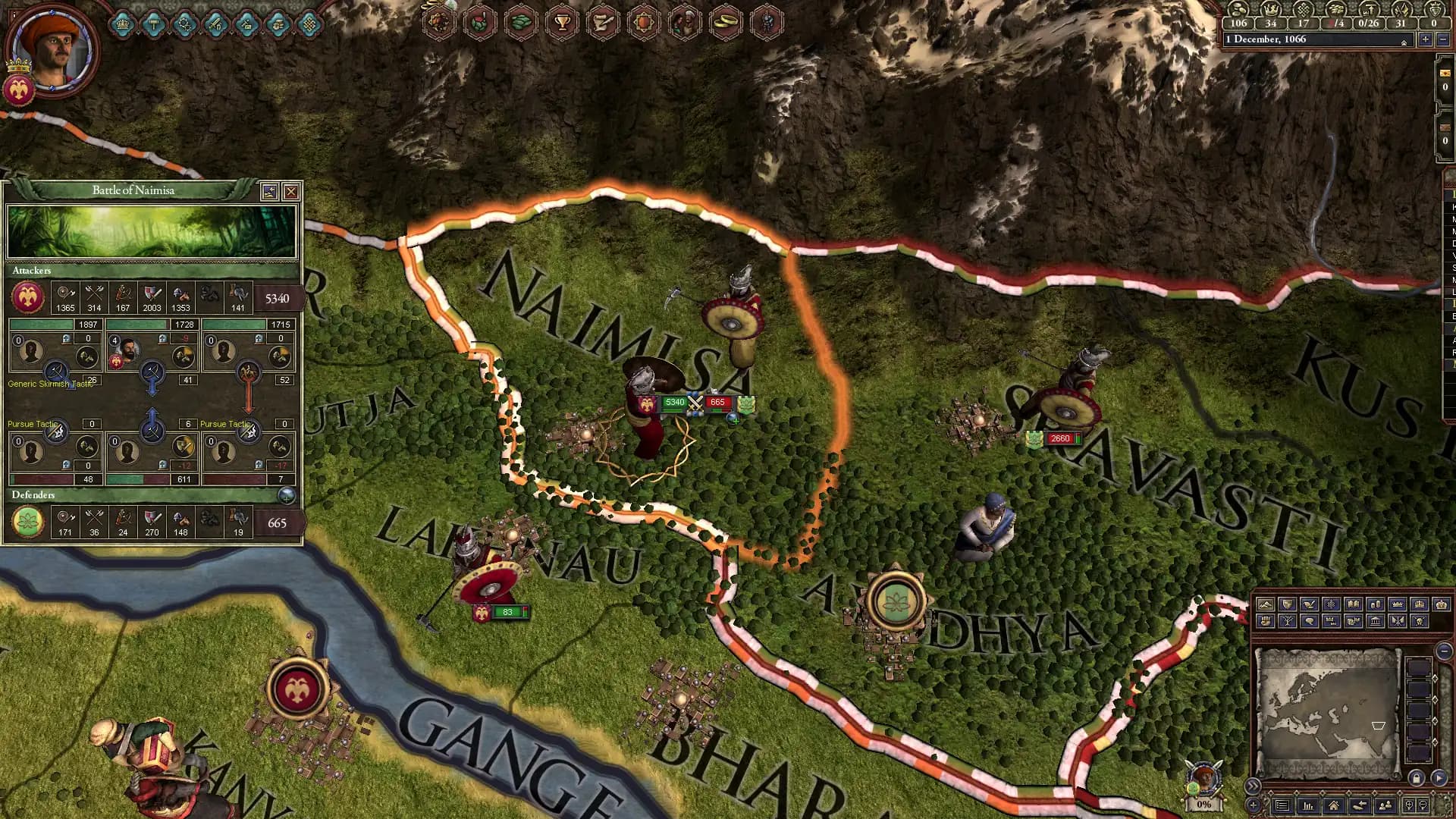Open the ledger with the bar chart icon

[x=1308, y=807]
